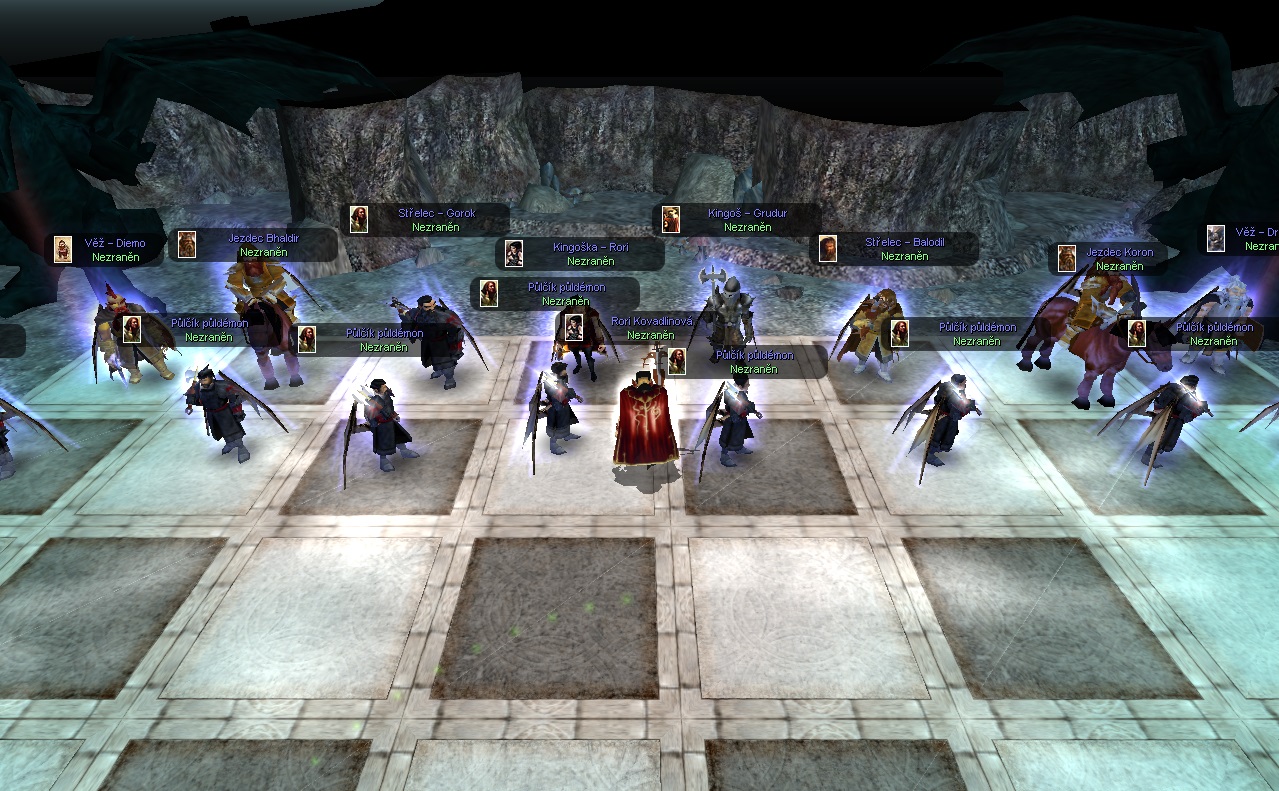
Task: Choose the Střelec – Gorok nameplate
Action: (436, 213)
